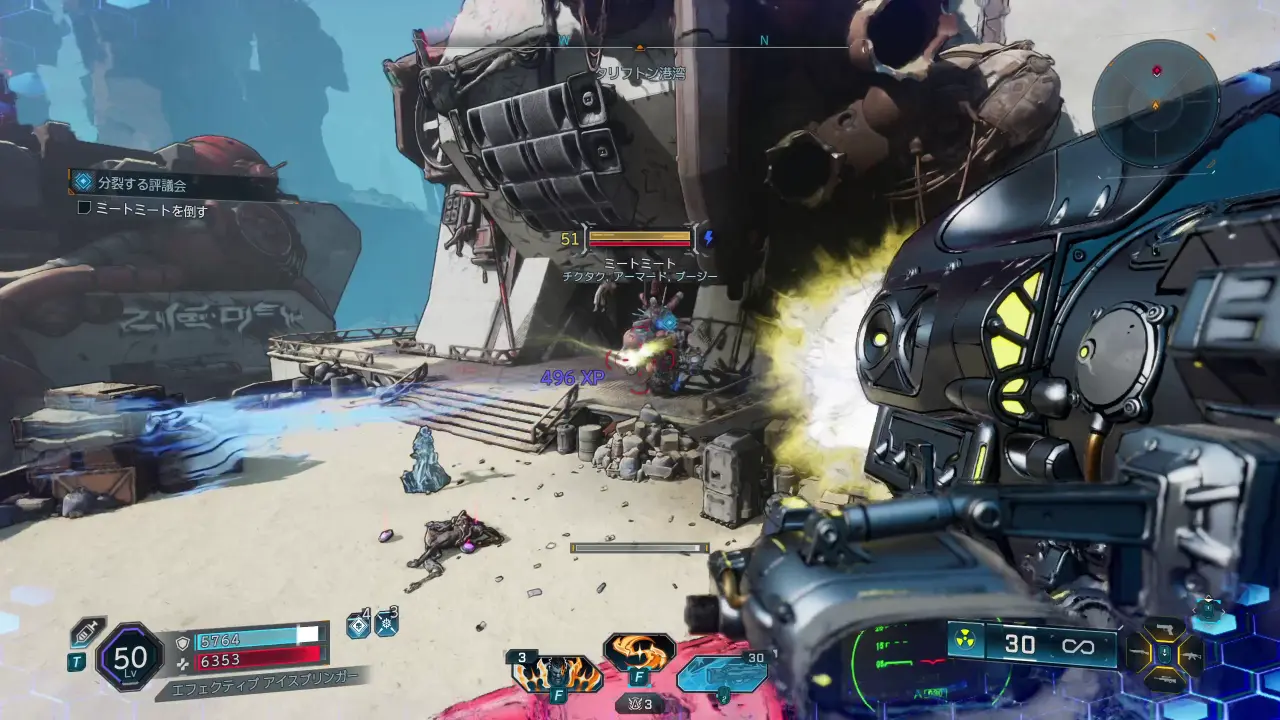This screenshot has height=720, width=1280.
Task: Click the radiation element icon
Action: [965, 643]
